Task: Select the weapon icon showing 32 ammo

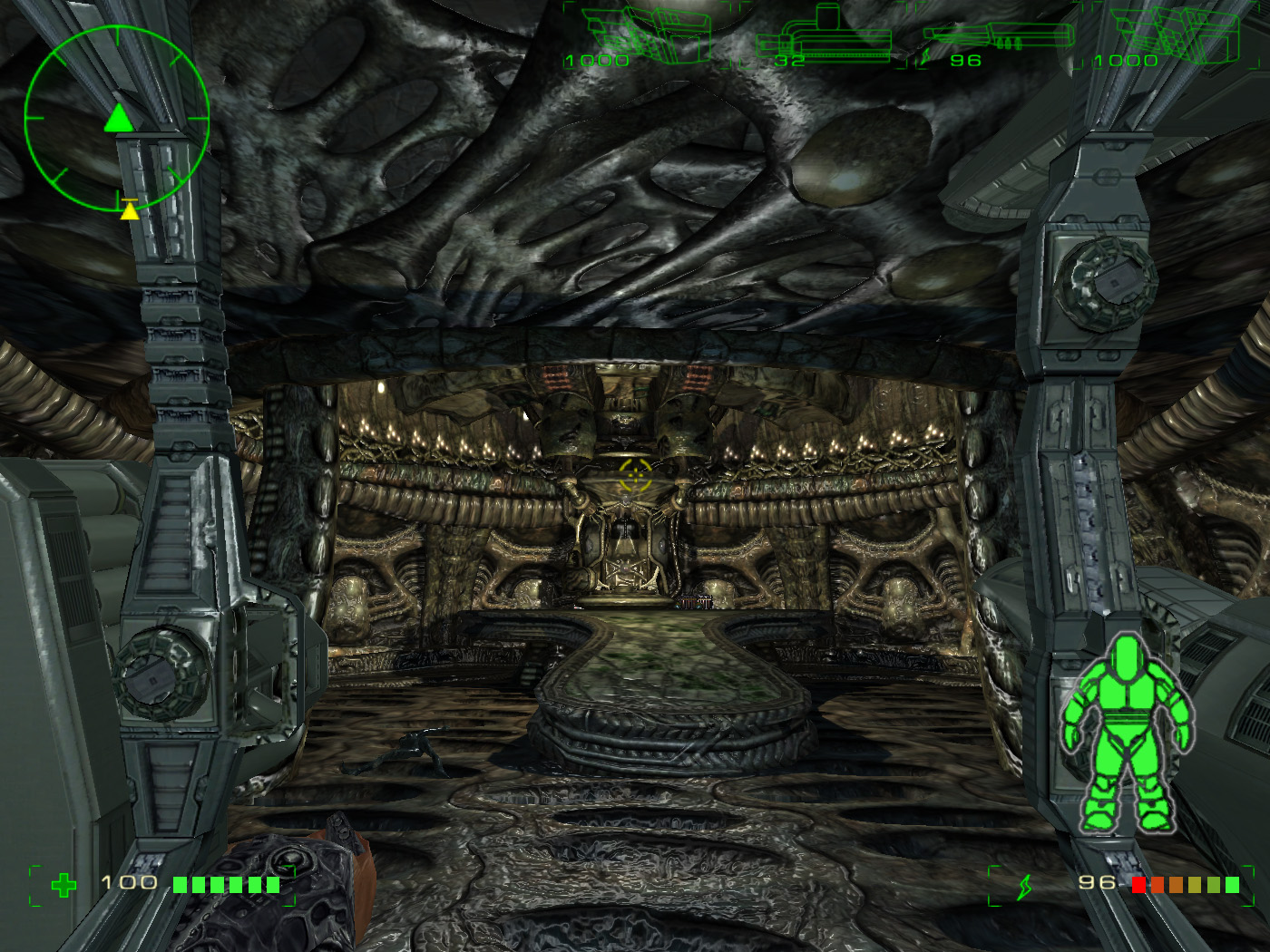Action: (824, 38)
